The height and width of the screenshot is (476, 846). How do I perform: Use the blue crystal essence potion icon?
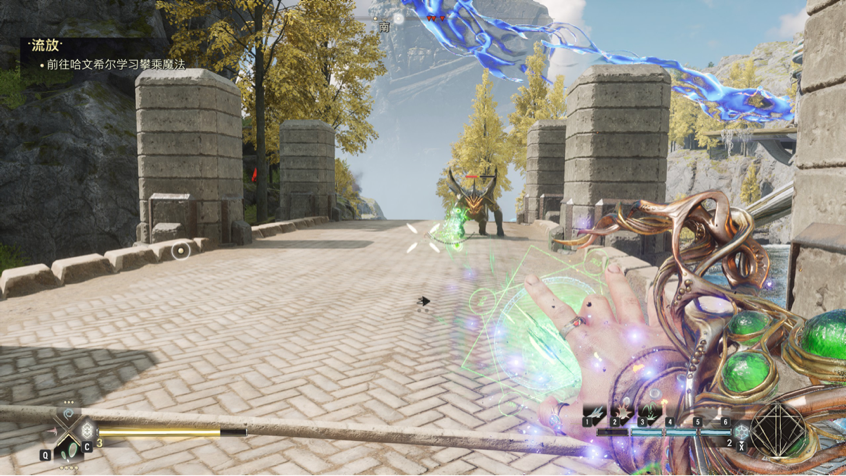pyautogui.click(x=741, y=432)
